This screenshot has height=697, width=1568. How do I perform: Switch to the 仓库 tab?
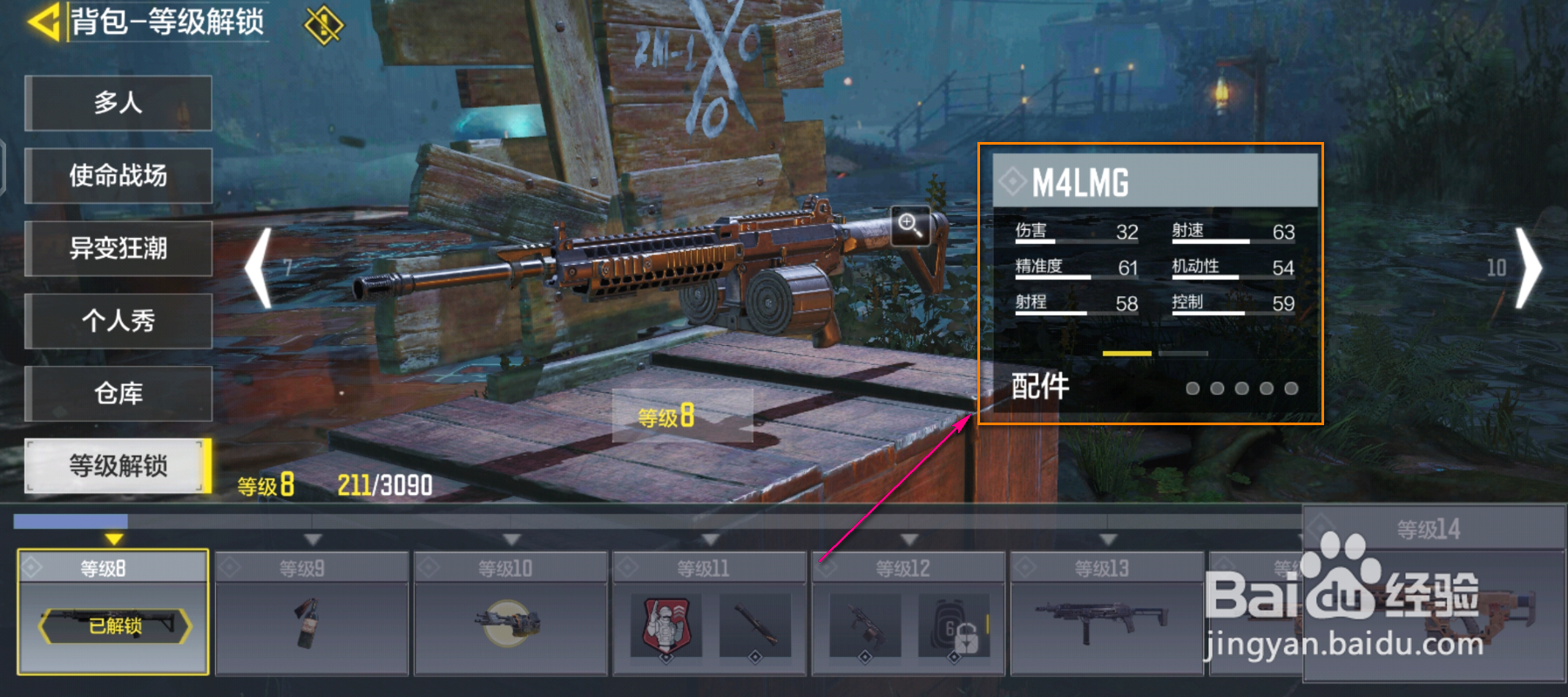[x=118, y=394]
